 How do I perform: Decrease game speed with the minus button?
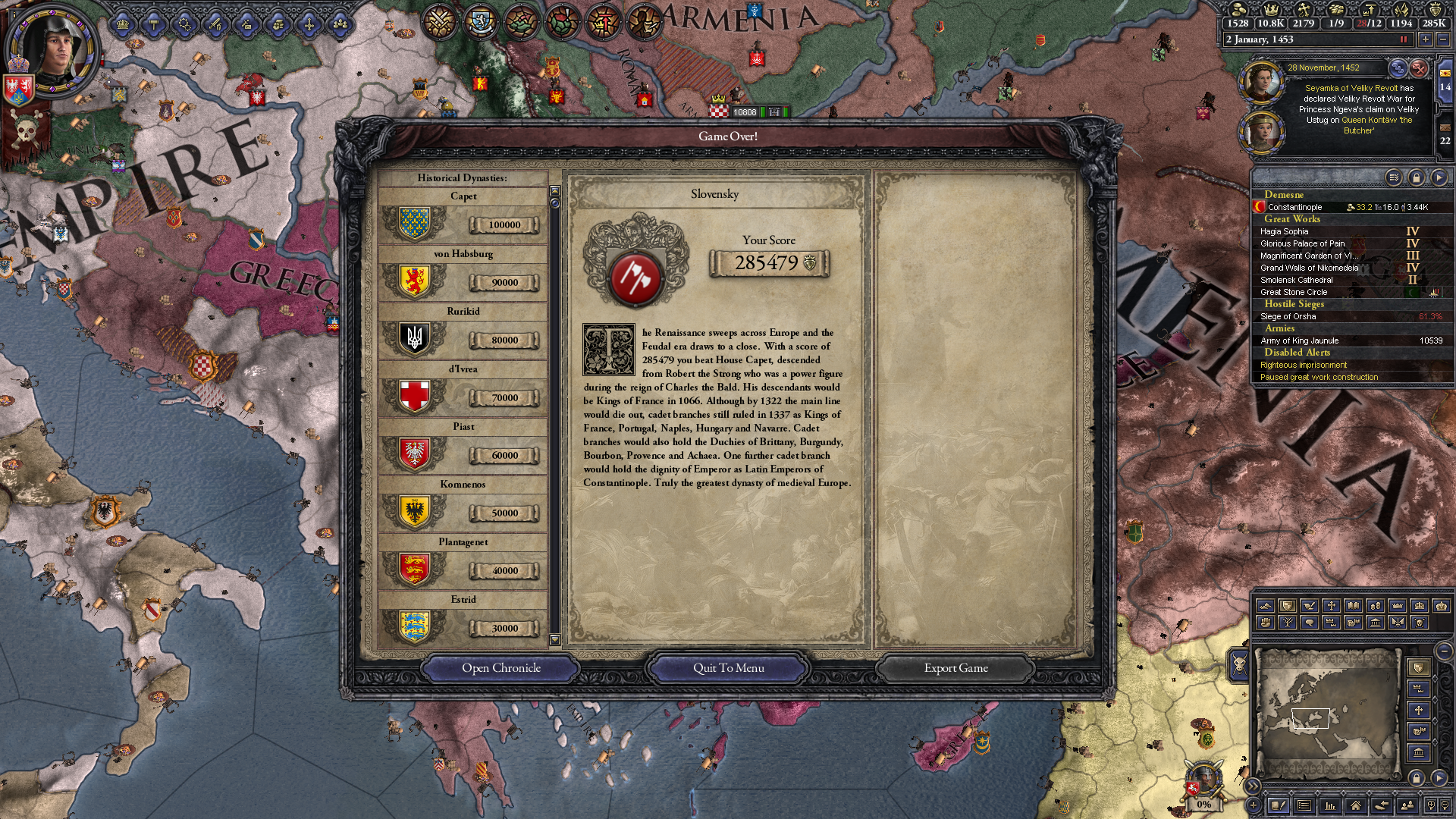(1442, 39)
